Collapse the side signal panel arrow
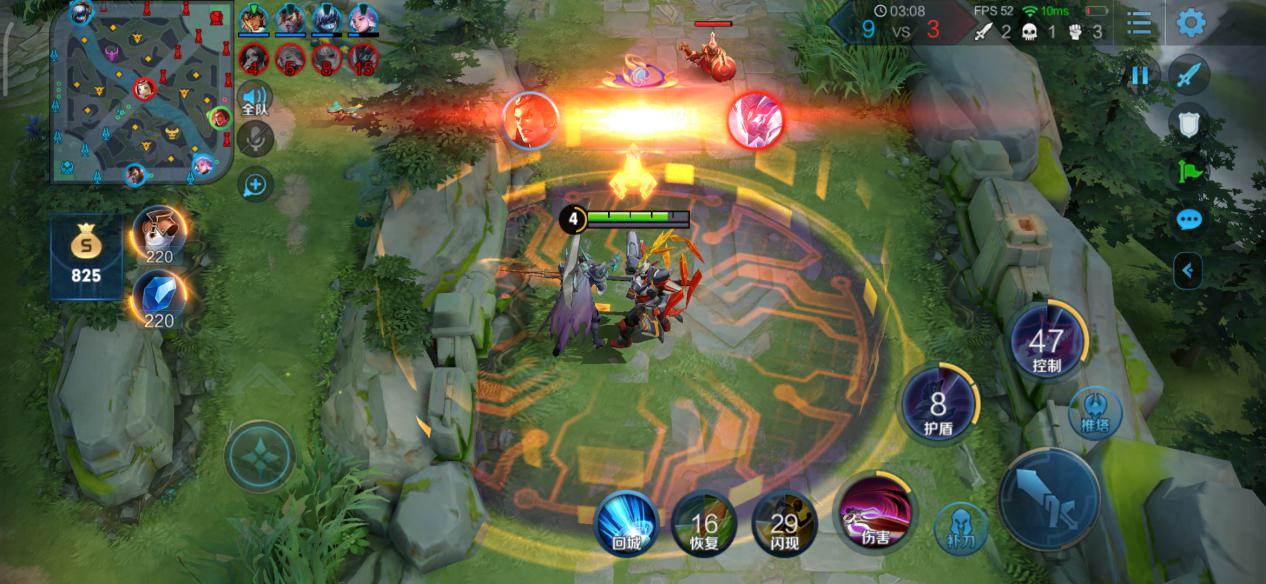This screenshot has width=1266, height=584. pos(1188,269)
